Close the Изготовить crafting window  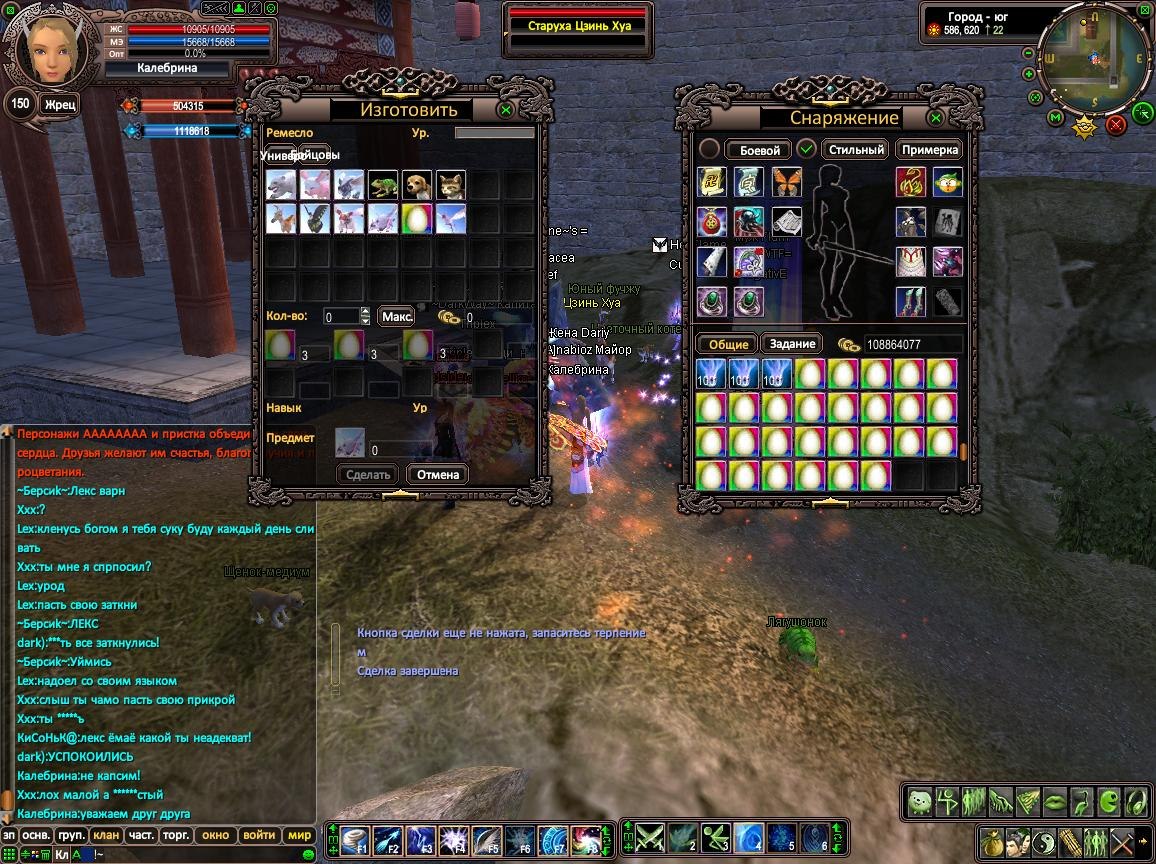click(x=507, y=110)
